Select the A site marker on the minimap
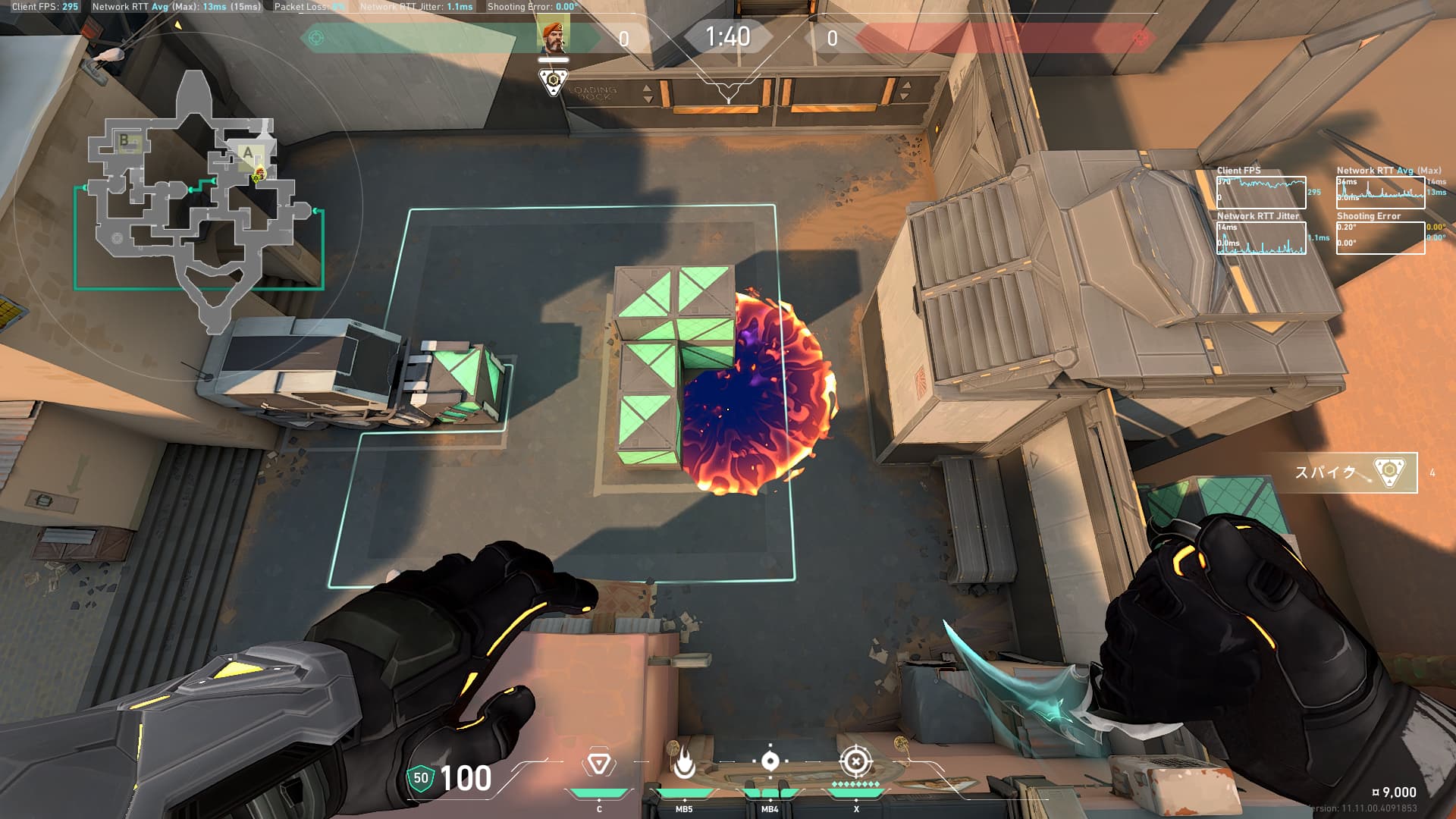Viewport: 1456px width, 819px height. coord(248,153)
